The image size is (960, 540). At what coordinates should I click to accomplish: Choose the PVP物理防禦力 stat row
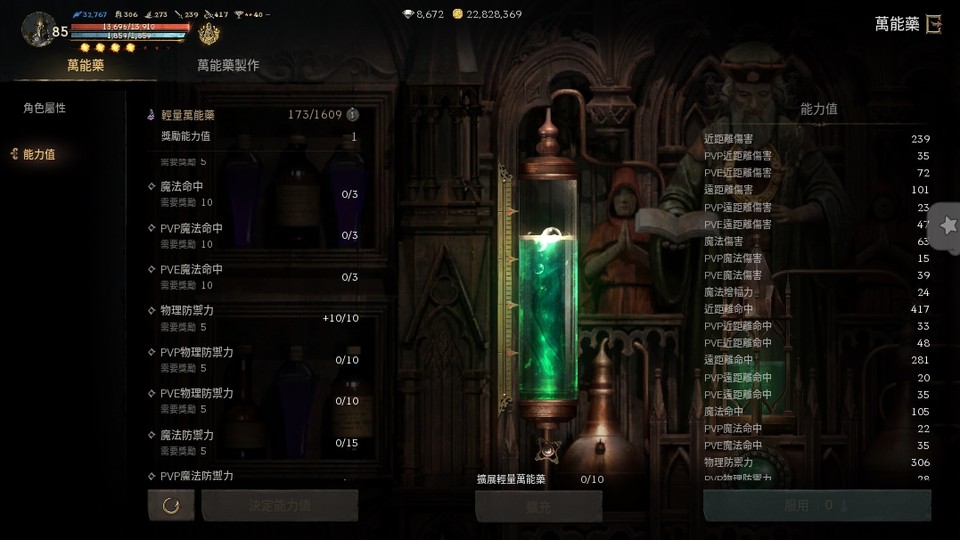coord(255,360)
